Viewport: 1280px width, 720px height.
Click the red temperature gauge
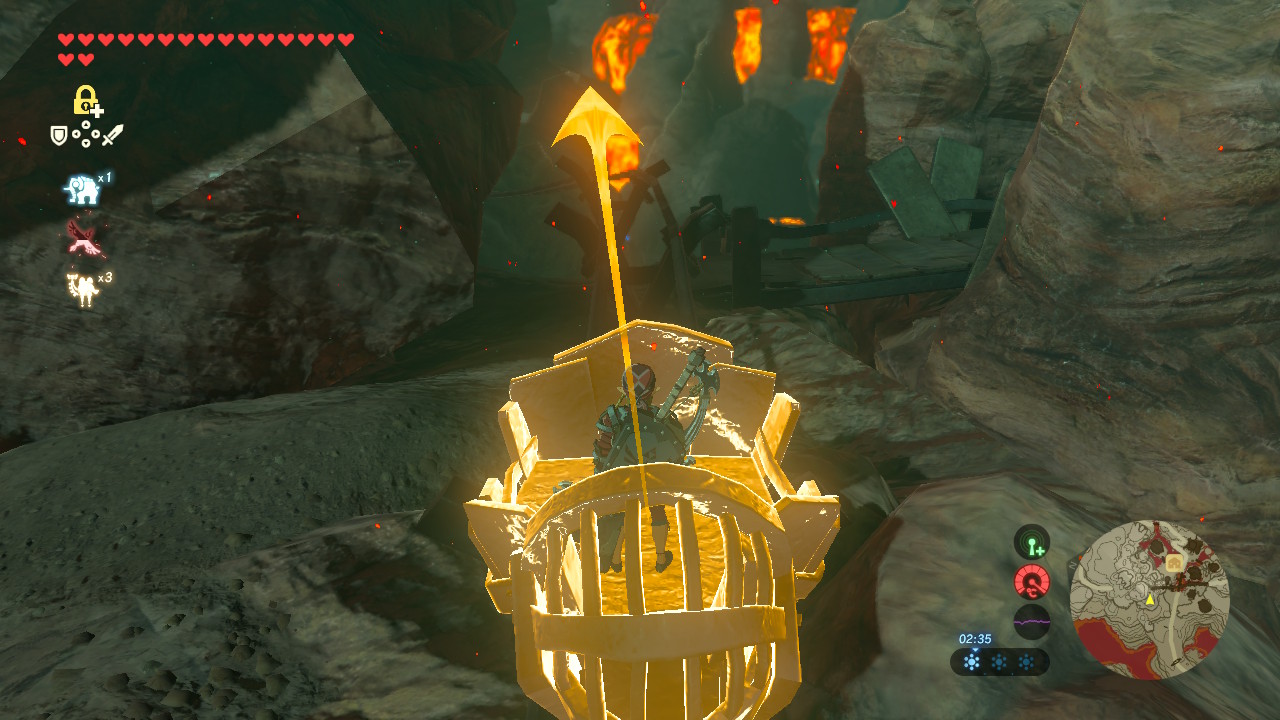click(1031, 582)
